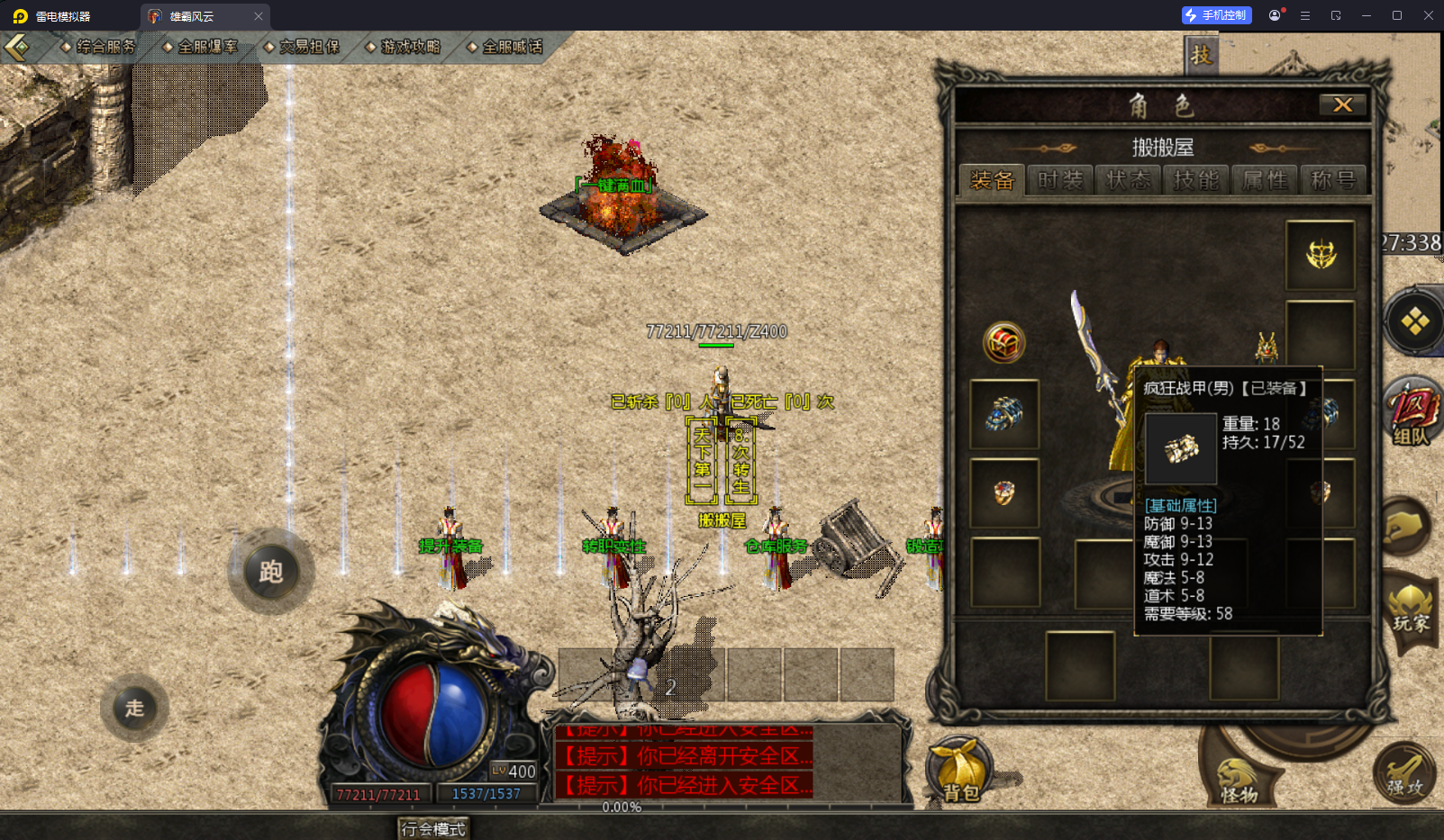The height and width of the screenshot is (840, 1444).
Task: Open the 游戏攻略 menu
Action: coord(404,47)
